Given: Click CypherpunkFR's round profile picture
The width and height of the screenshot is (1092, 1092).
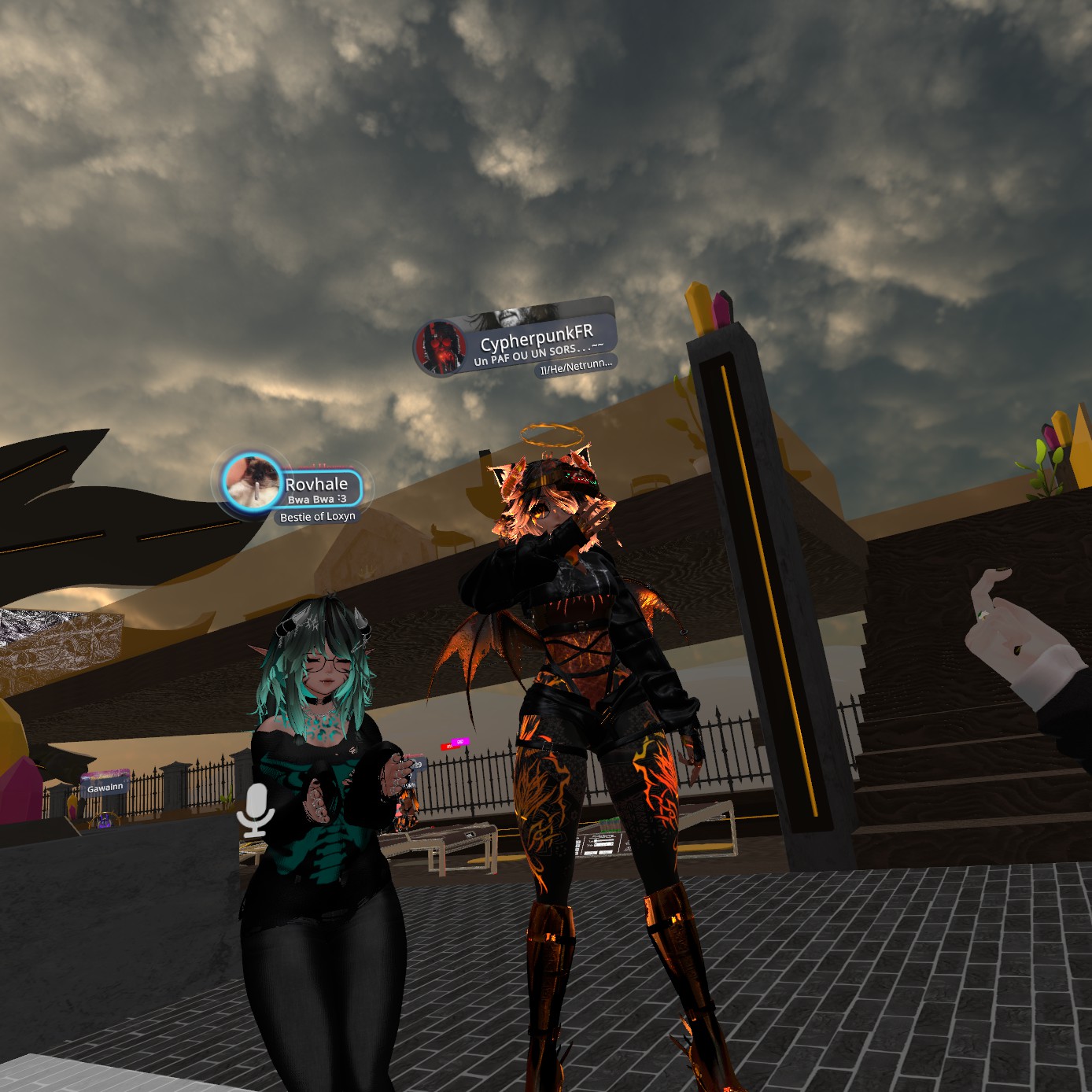Looking at the screenshot, I should pyautogui.click(x=441, y=347).
